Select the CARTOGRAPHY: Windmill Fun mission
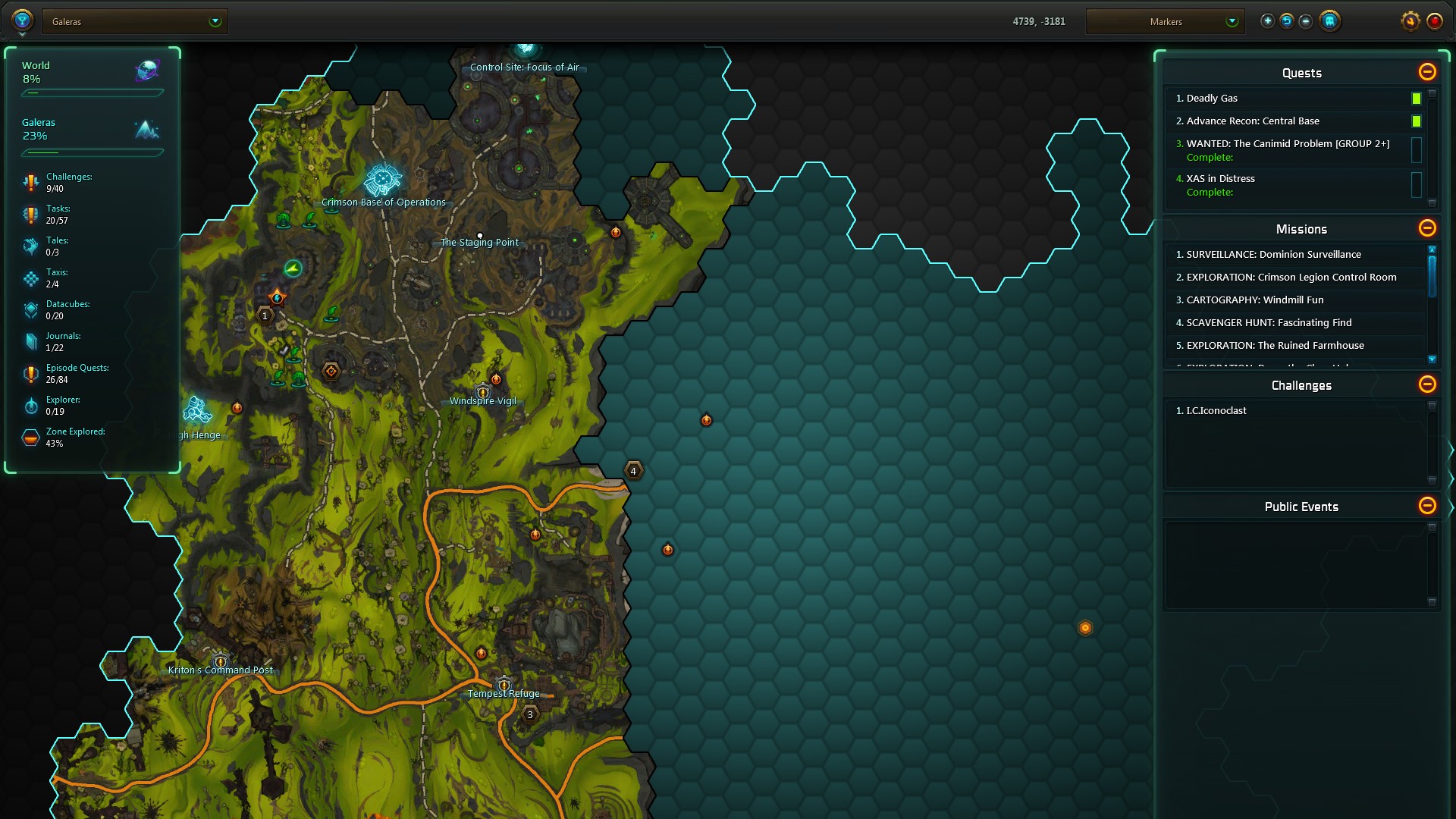 click(x=1254, y=300)
